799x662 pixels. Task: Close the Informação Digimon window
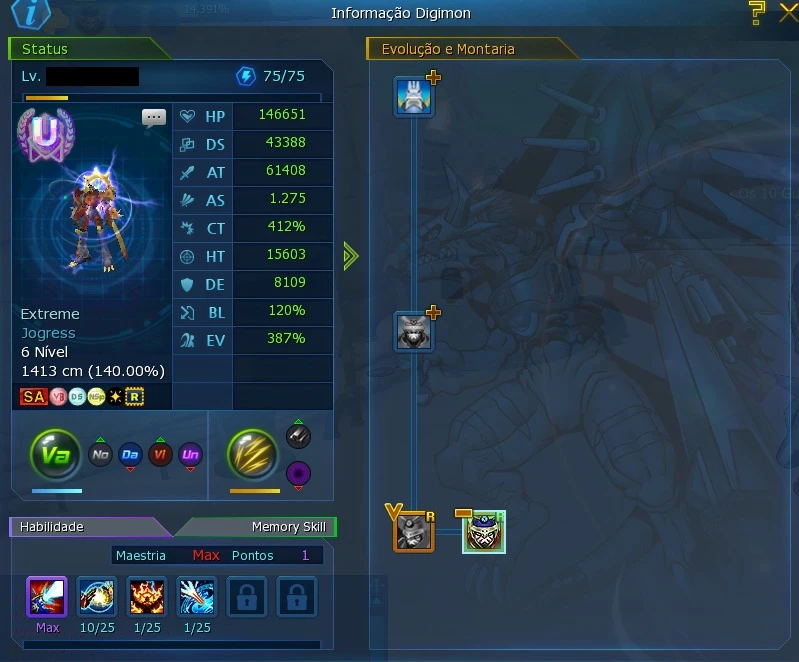[787, 13]
